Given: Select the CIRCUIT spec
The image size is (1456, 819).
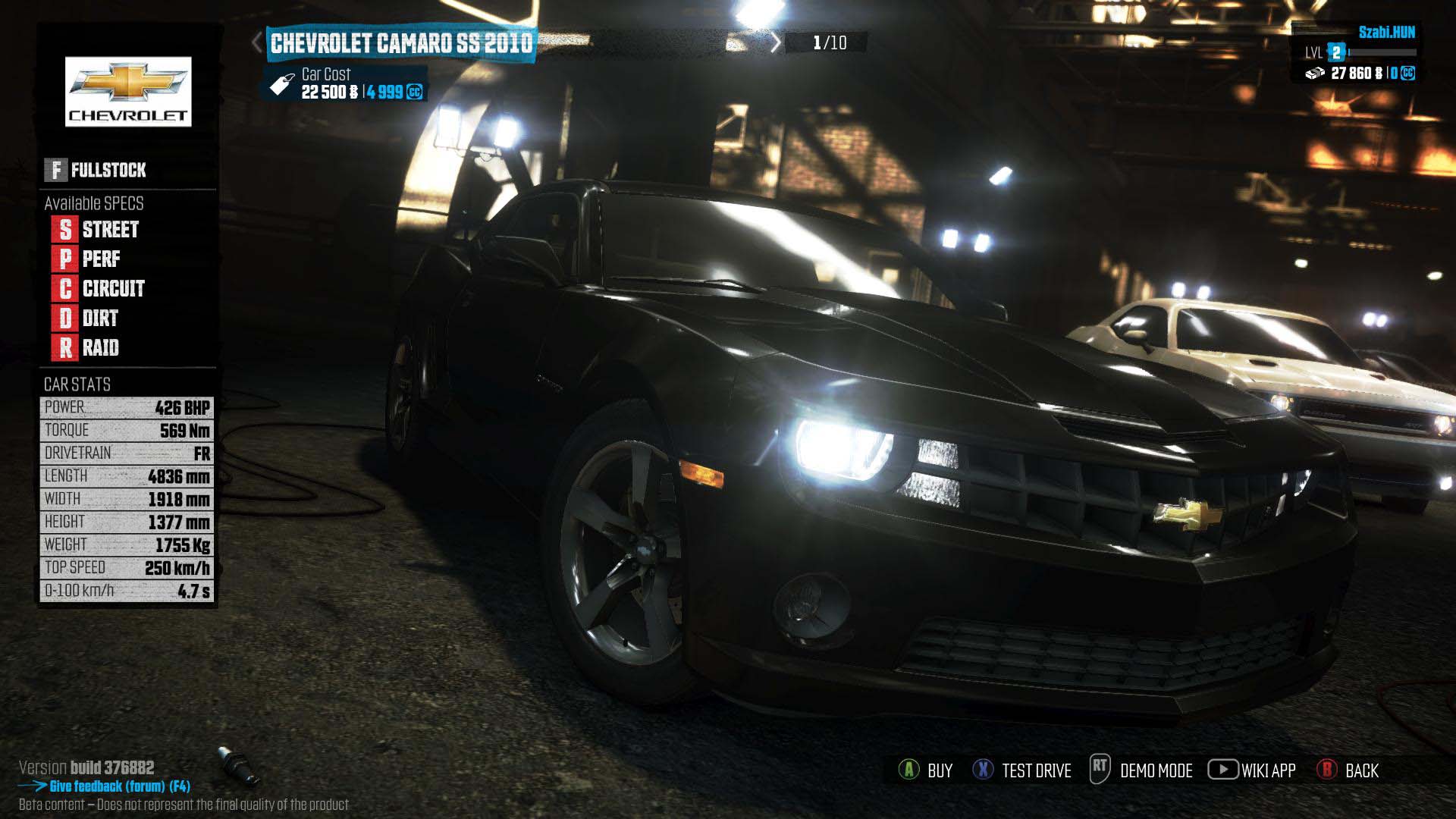Looking at the screenshot, I should pos(99,288).
